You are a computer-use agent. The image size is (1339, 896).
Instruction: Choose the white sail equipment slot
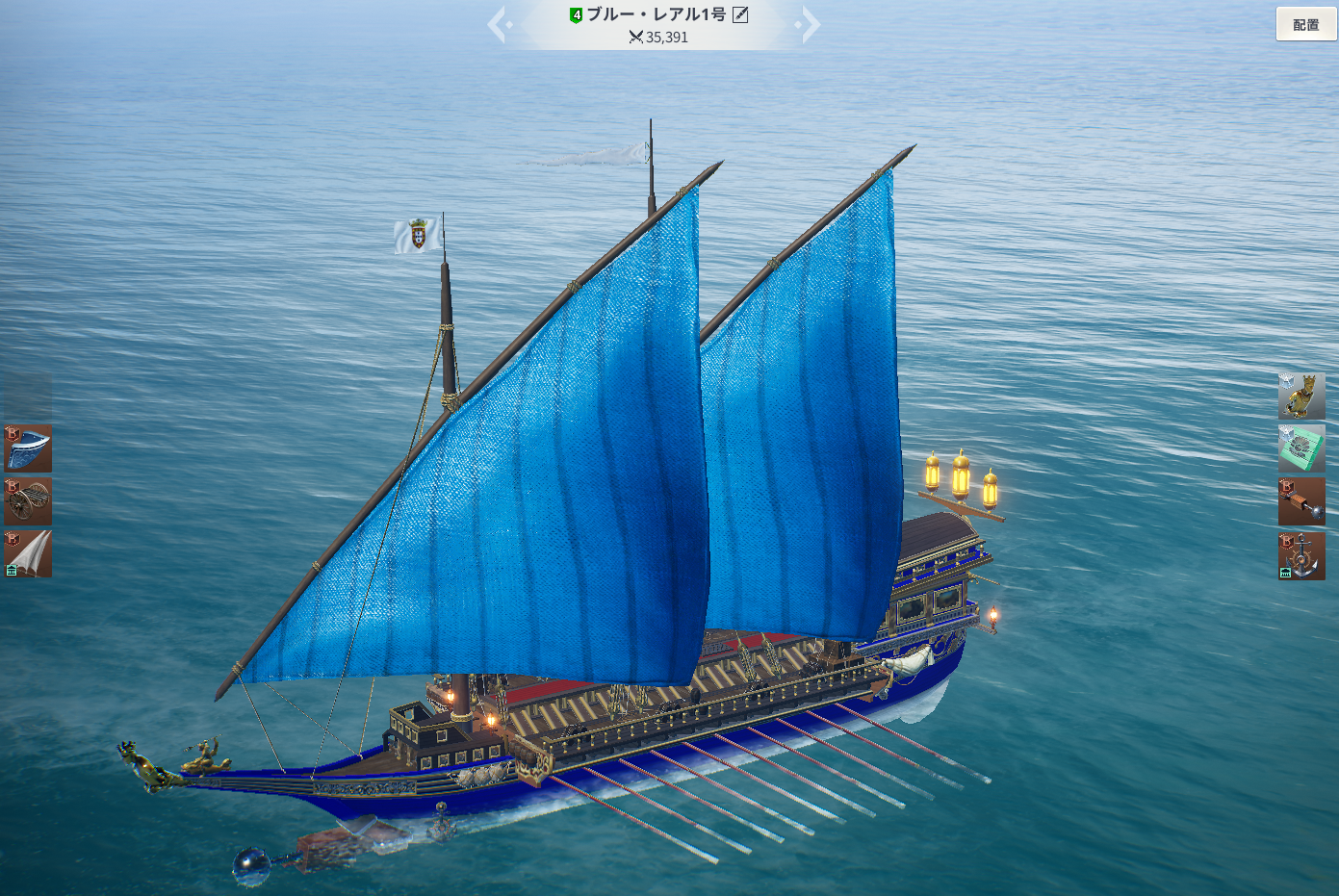point(28,553)
